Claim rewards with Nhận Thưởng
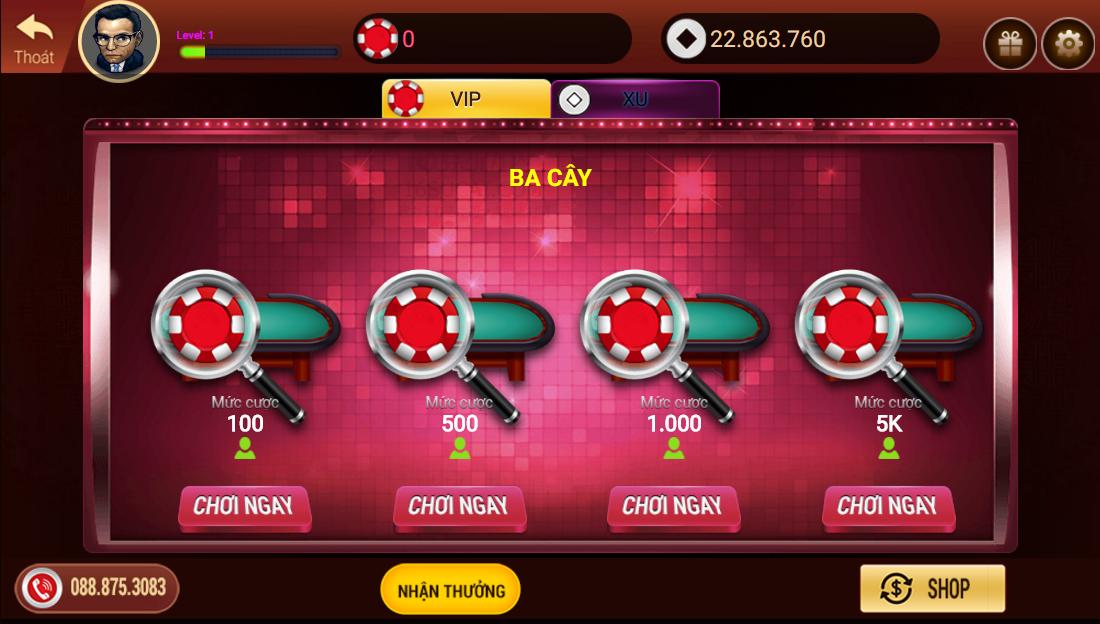This screenshot has width=1100, height=624. point(450,589)
